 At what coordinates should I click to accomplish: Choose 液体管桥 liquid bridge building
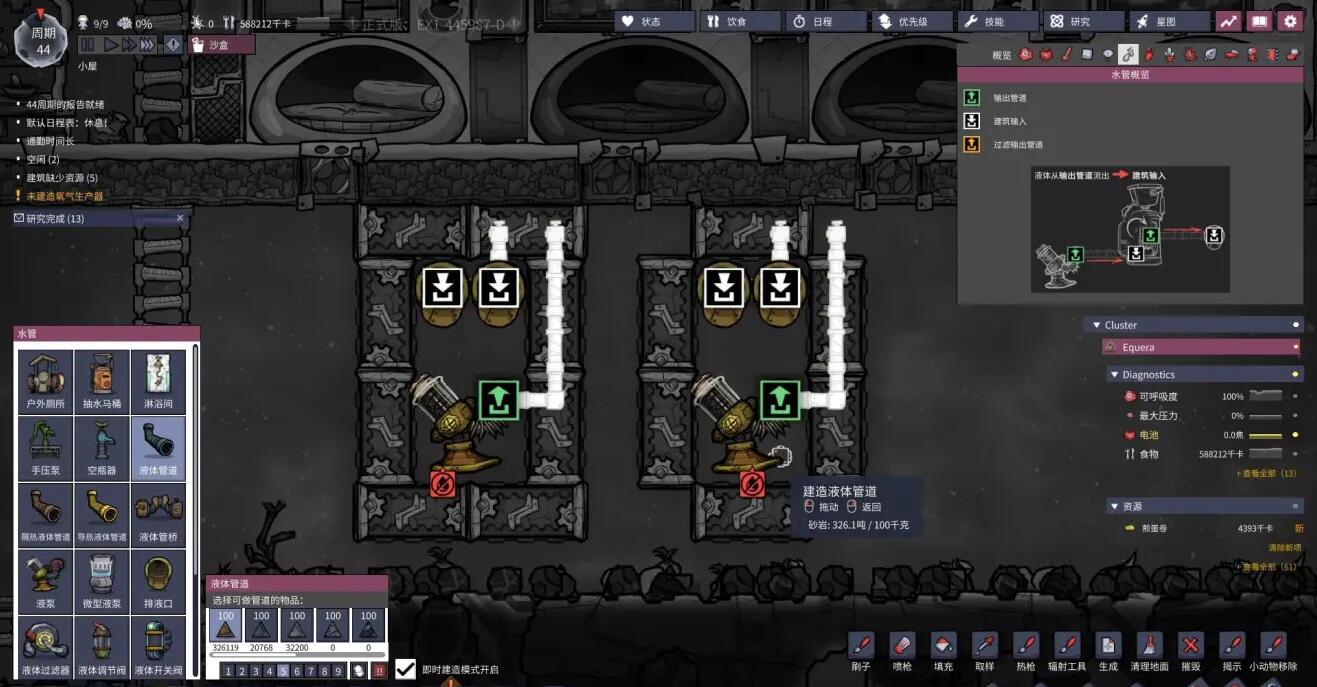(158, 513)
